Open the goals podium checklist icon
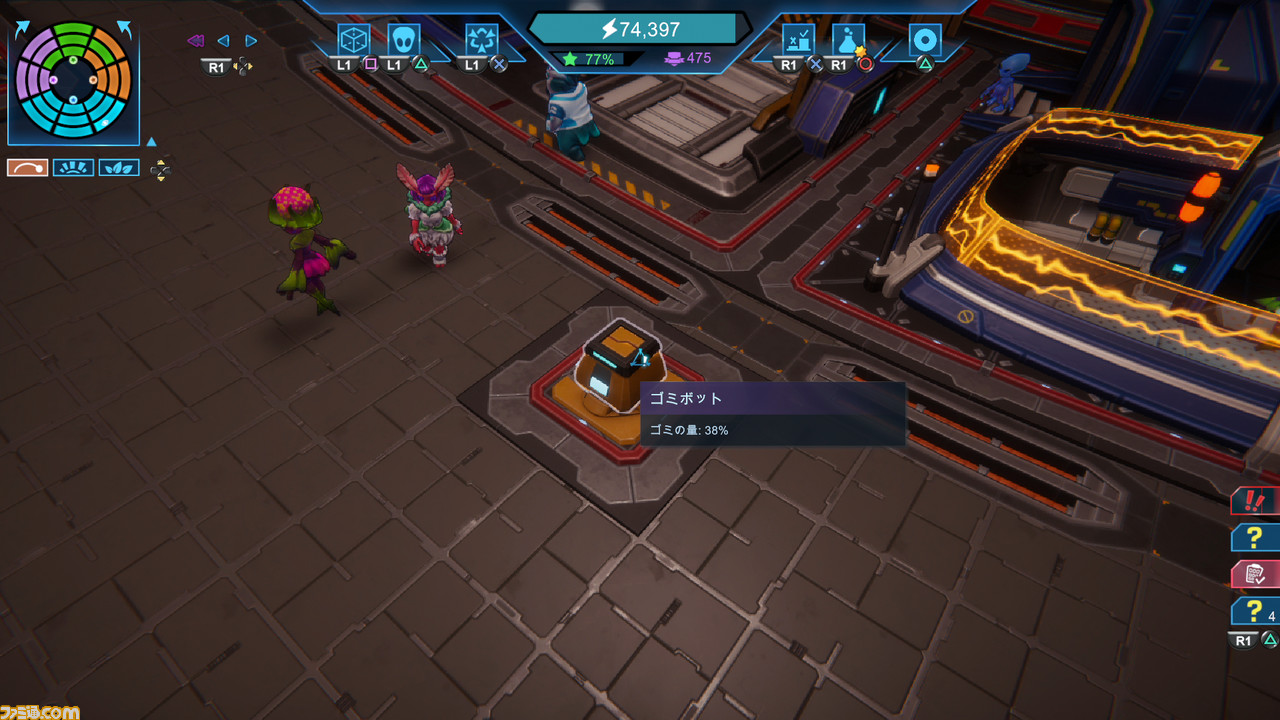Image resolution: width=1280 pixels, height=720 pixels. click(798, 40)
